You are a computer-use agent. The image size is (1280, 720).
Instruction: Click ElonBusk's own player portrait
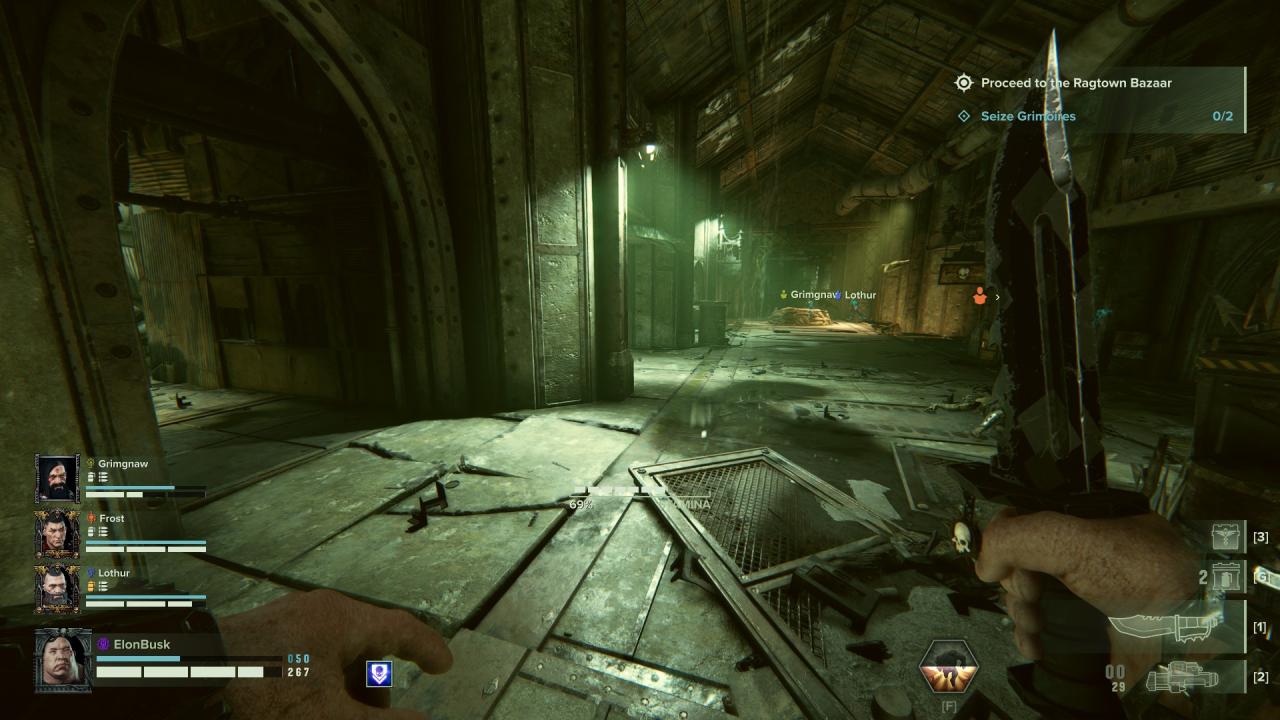(63, 660)
